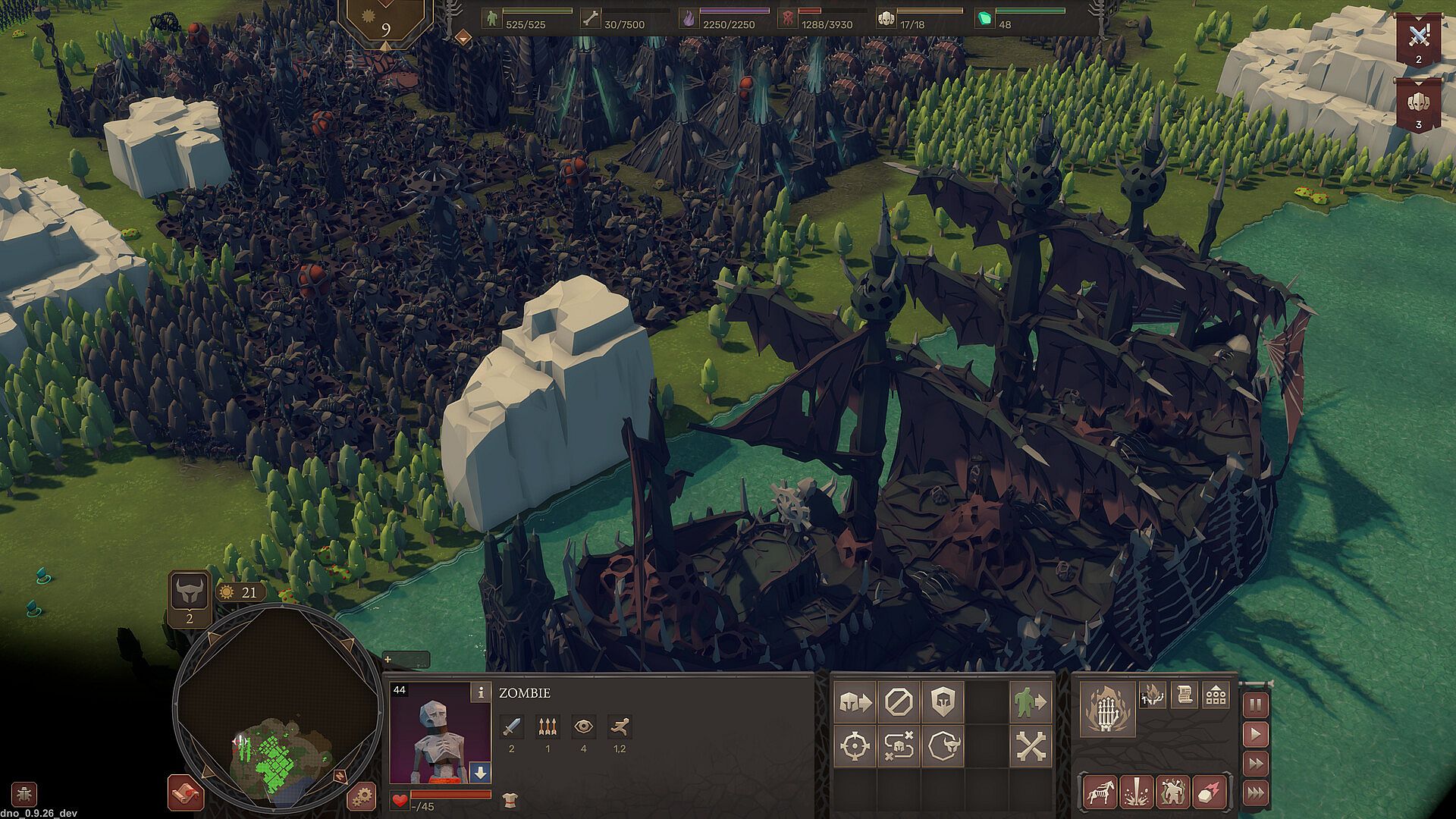Pause the game speed
Image resolution: width=1456 pixels, height=819 pixels.
pyautogui.click(x=1255, y=705)
